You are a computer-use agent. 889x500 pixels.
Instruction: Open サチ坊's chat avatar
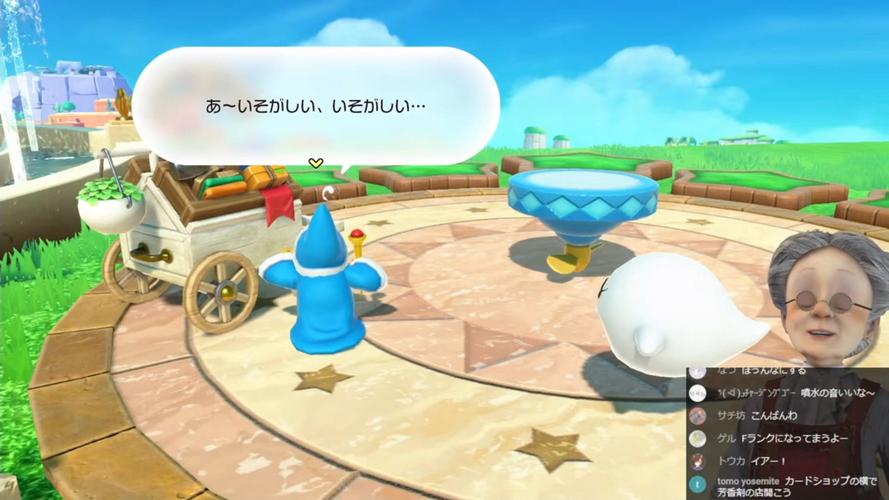698,416
